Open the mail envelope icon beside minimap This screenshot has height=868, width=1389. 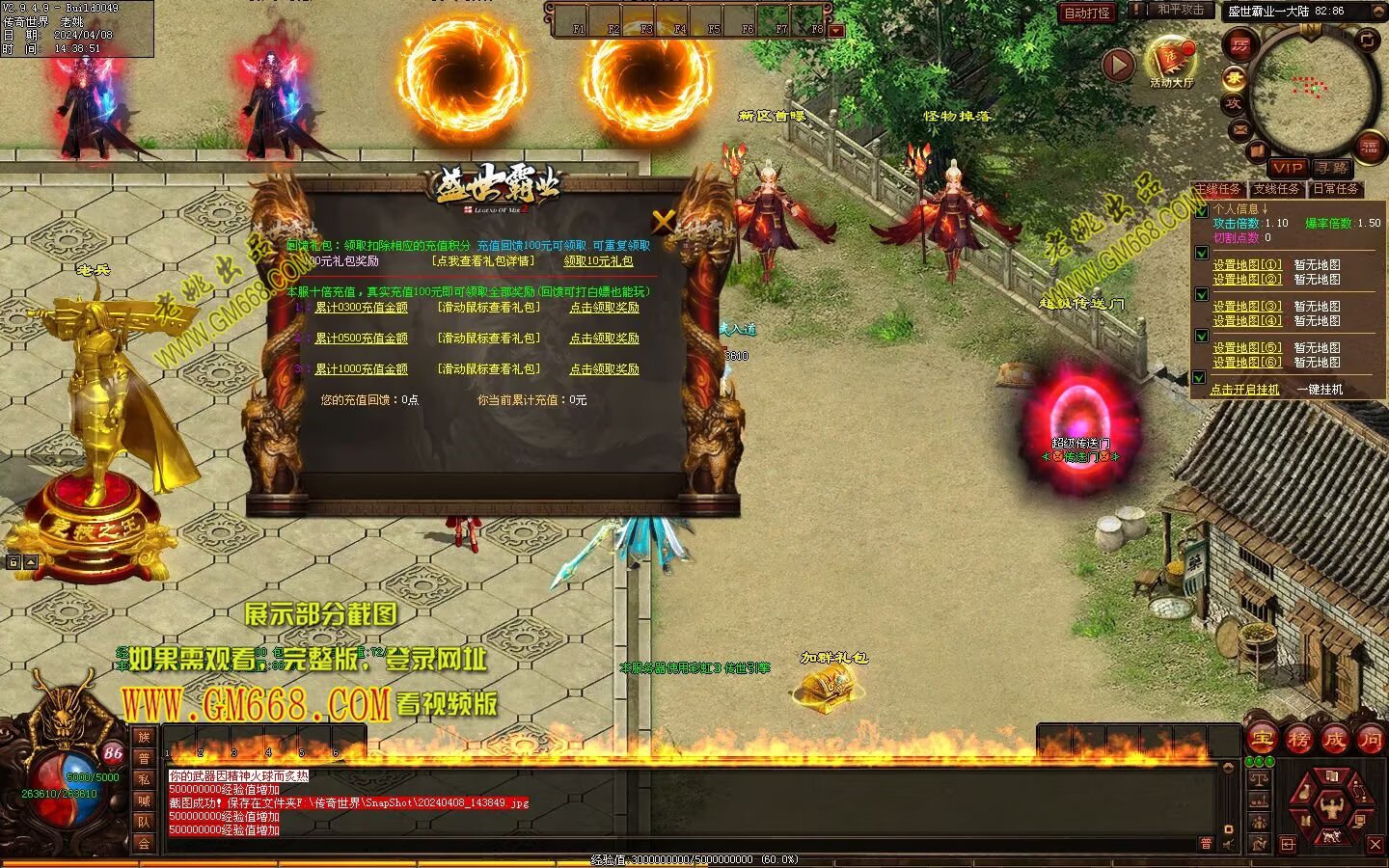pyautogui.click(x=1239, y=129)
